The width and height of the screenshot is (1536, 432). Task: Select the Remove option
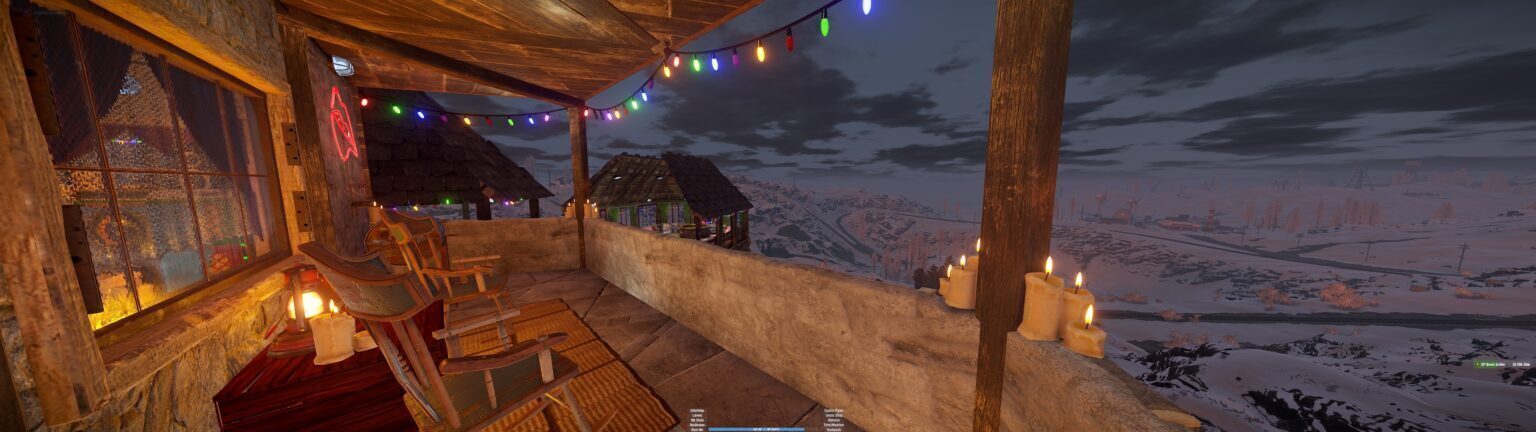834,420
